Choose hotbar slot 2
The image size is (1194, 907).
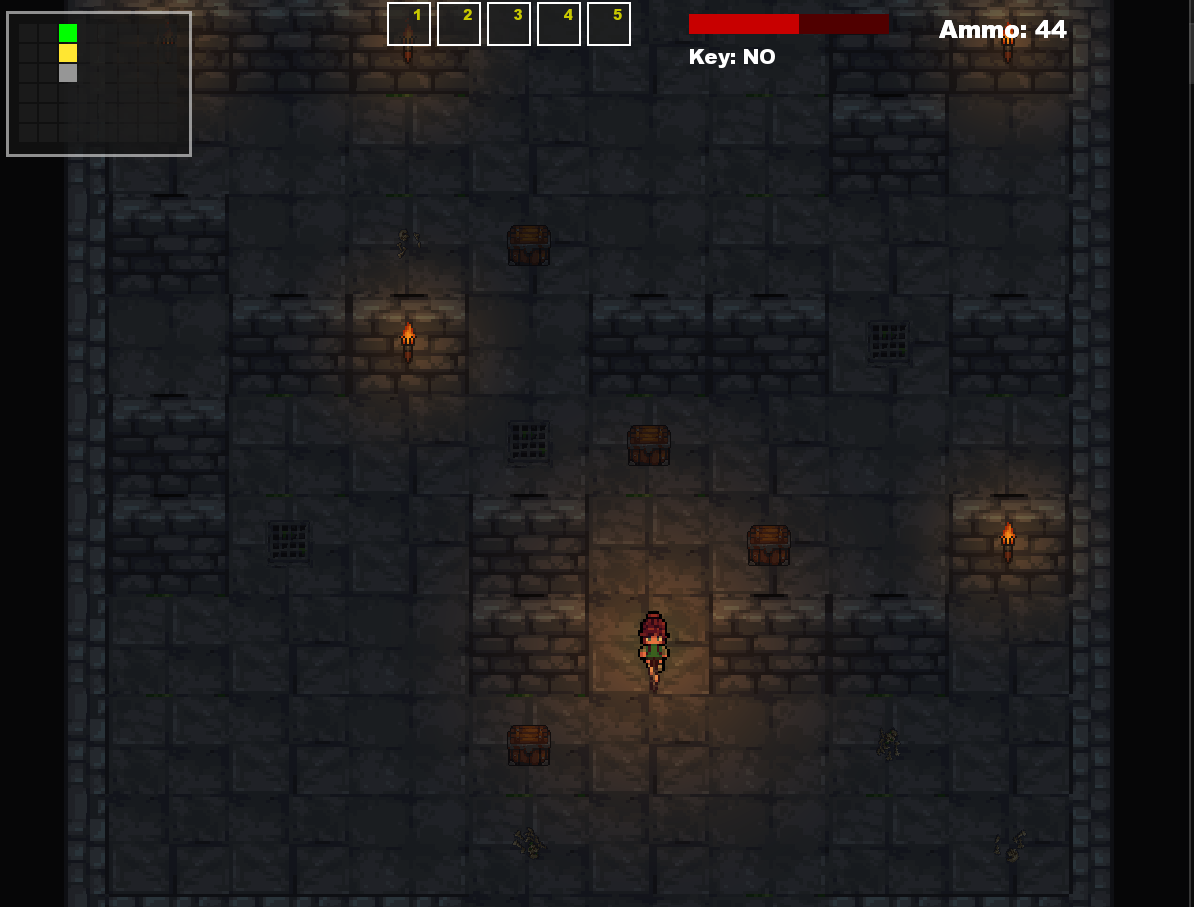pyautogui.click(x=459, y=24)
